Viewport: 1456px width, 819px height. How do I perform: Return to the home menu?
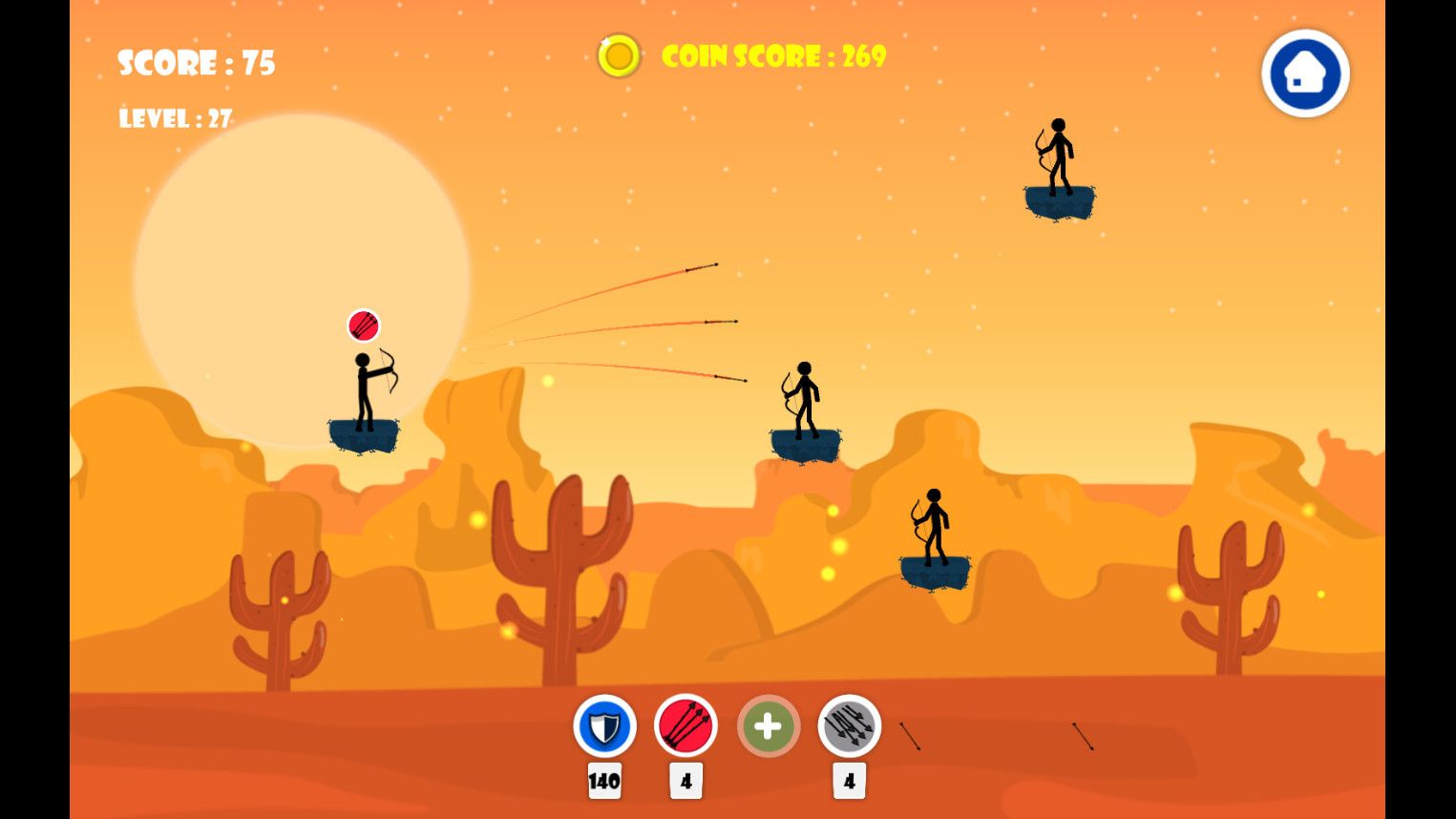click(x=1304, y=73)
